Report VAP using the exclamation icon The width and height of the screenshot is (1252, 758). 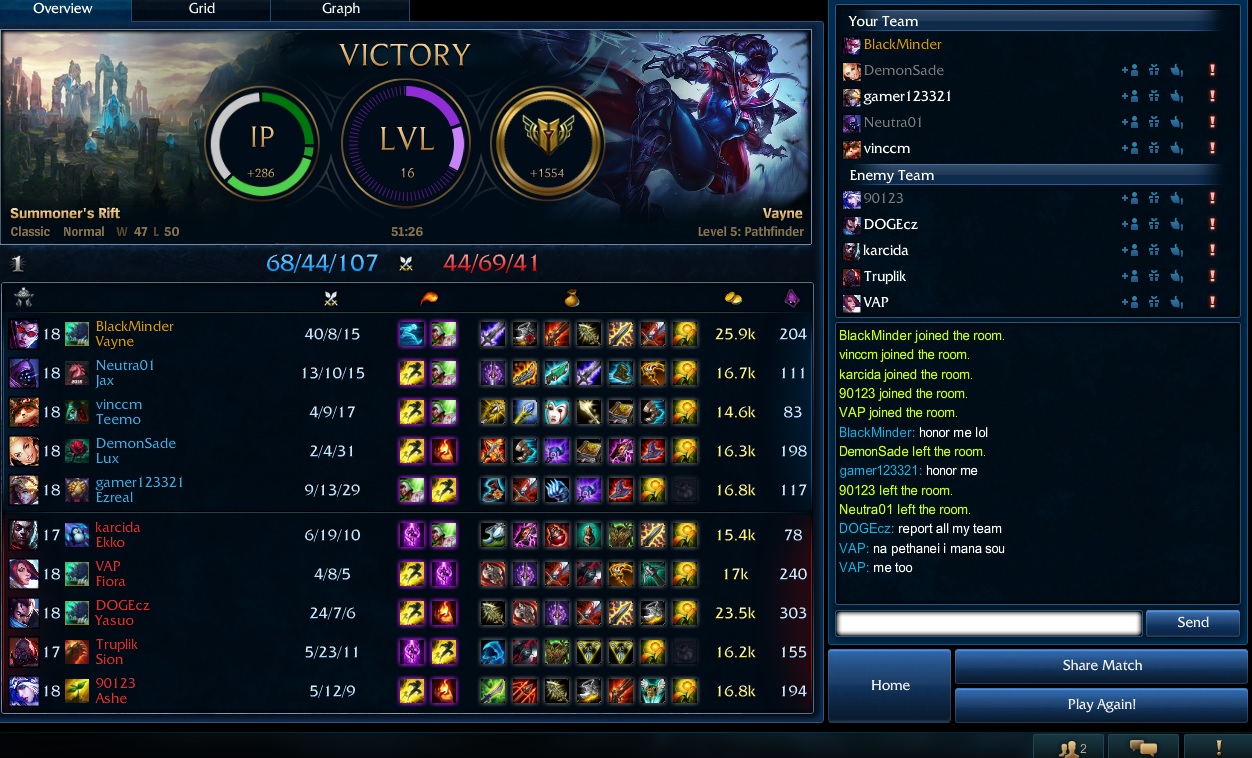(1212, 302)
